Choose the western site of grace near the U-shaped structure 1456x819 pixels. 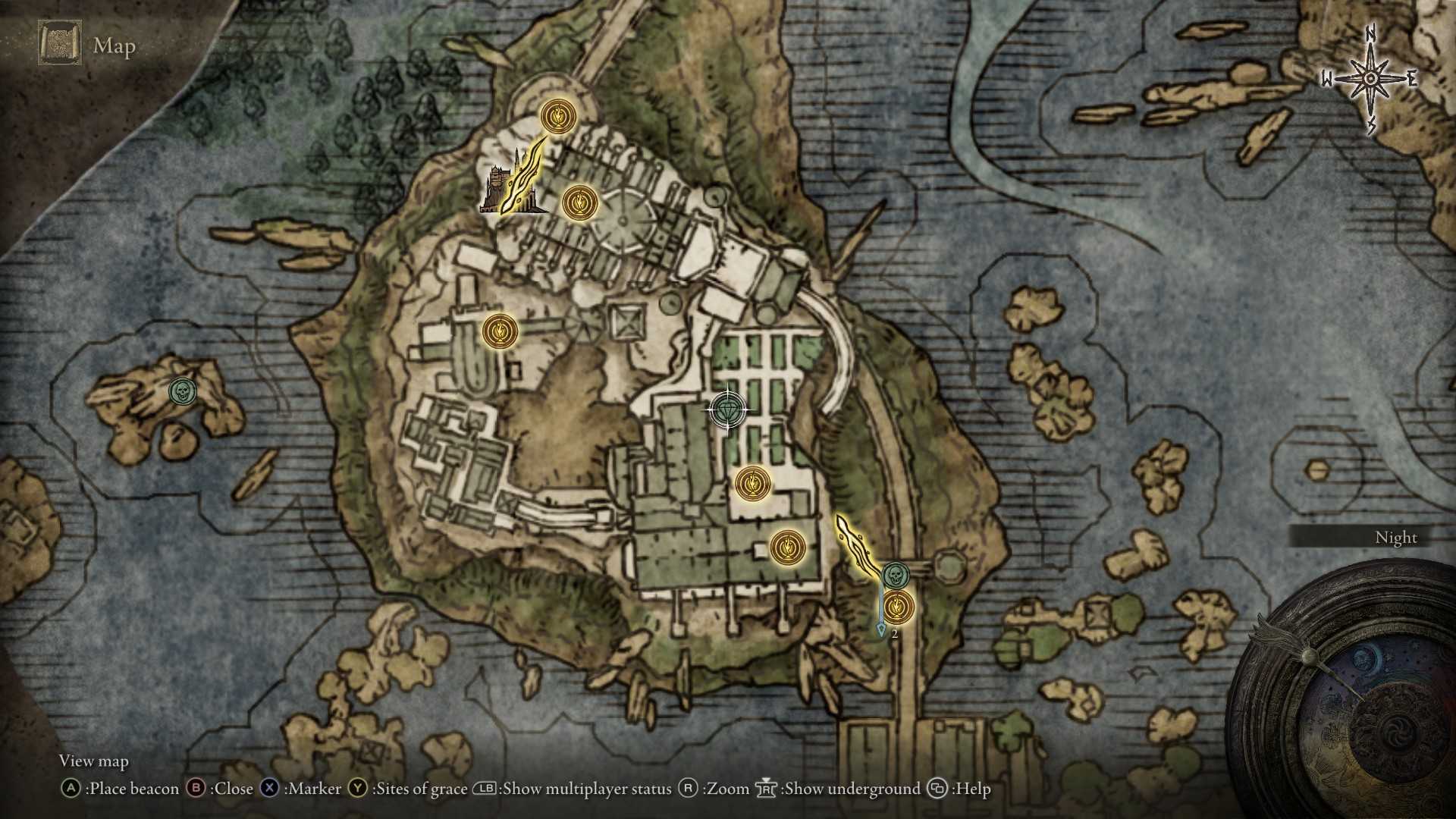[x=500, y=331]
